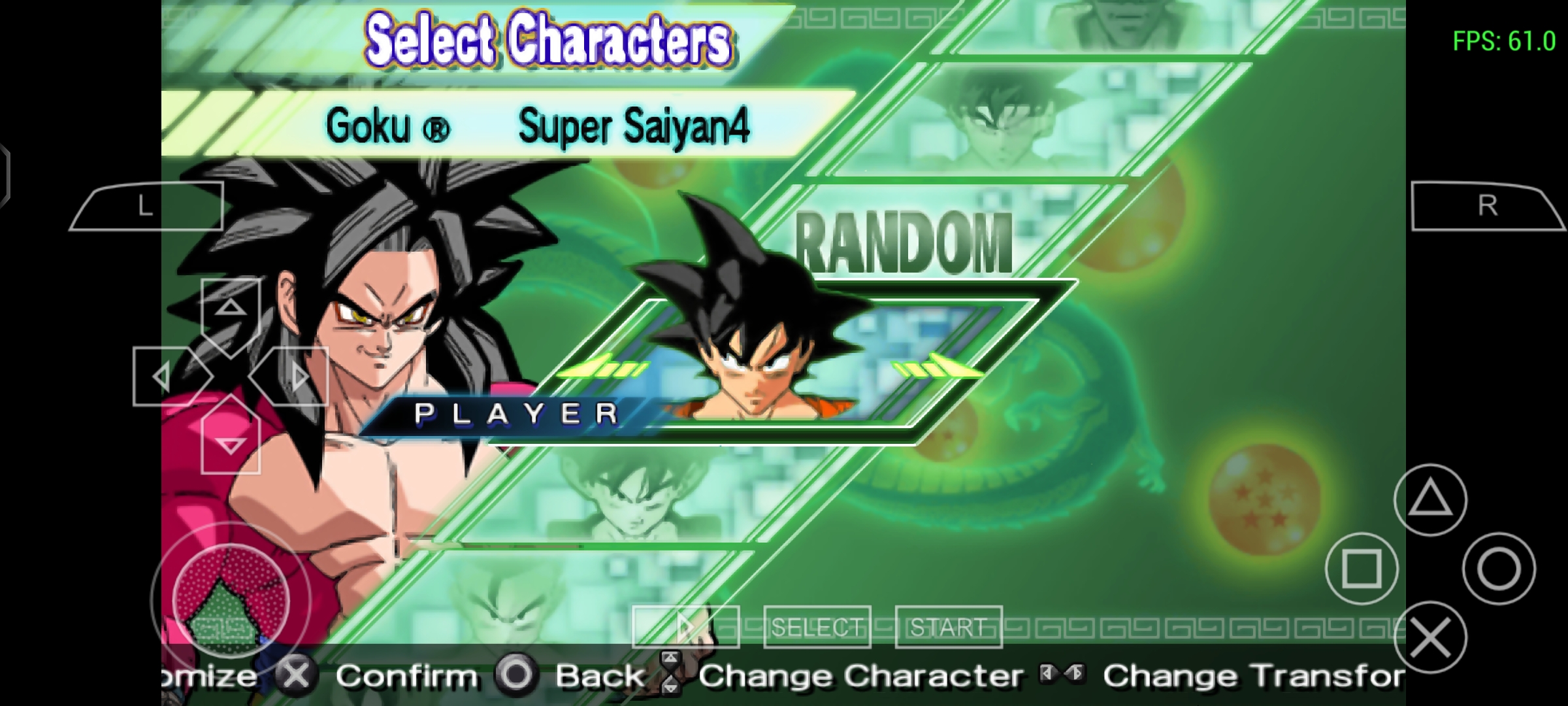This screenshot has width=1568, height=706.
Task: Tap the cross touch button
Action: pos(1430,638)
